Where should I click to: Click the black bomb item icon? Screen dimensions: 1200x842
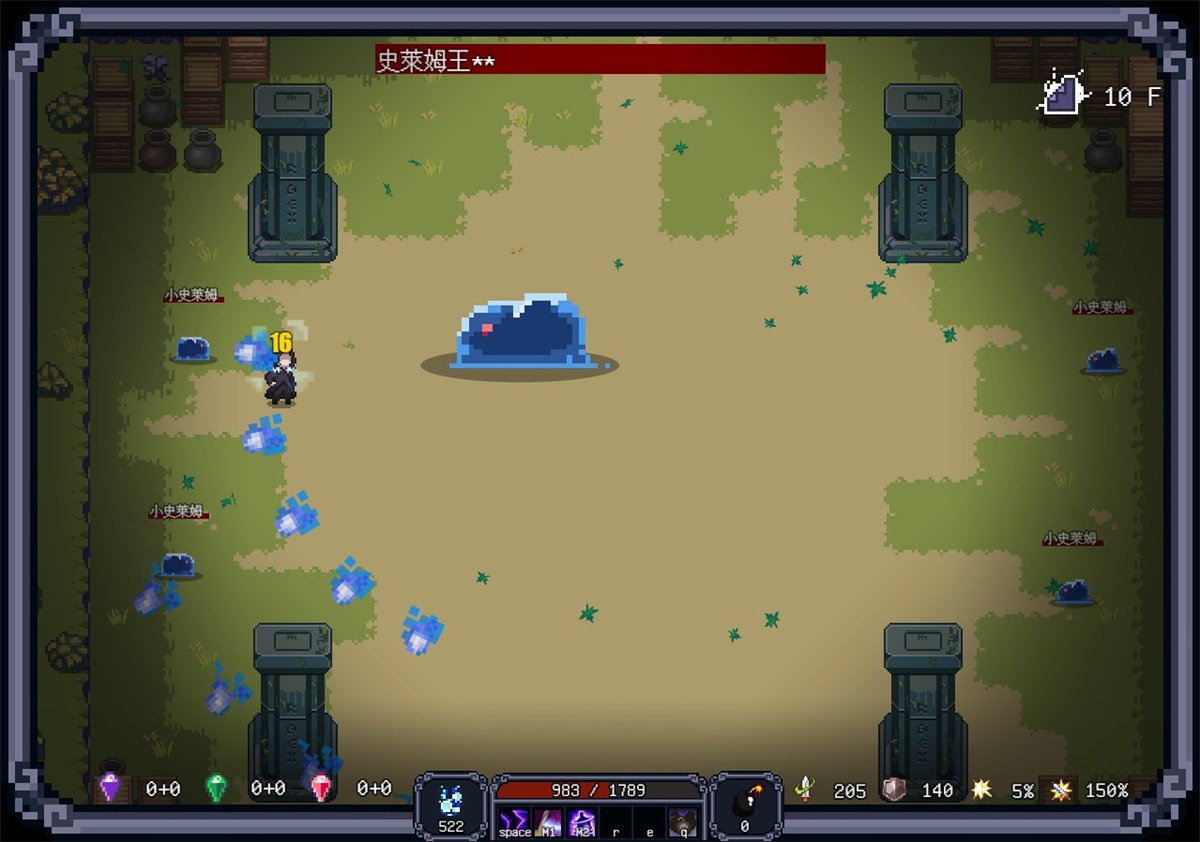click(x=745, y=801)
